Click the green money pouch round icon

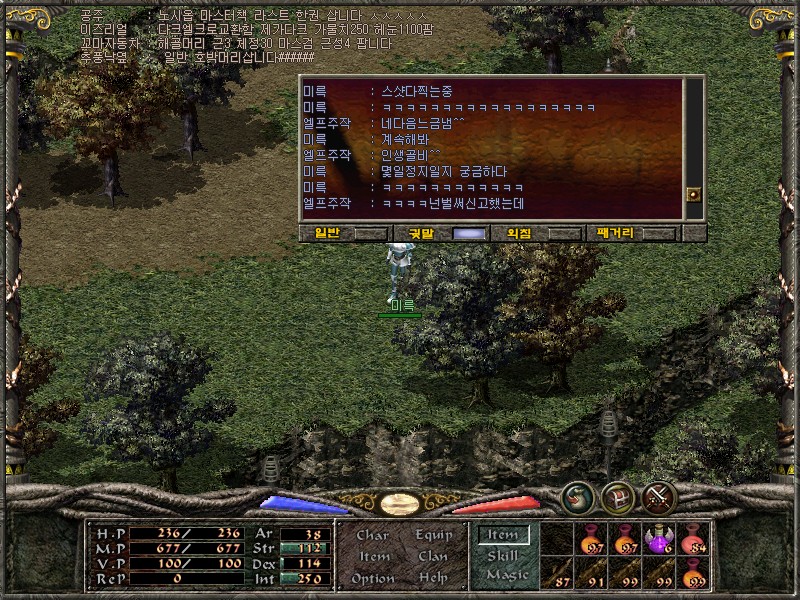click(x=578, y=496)
